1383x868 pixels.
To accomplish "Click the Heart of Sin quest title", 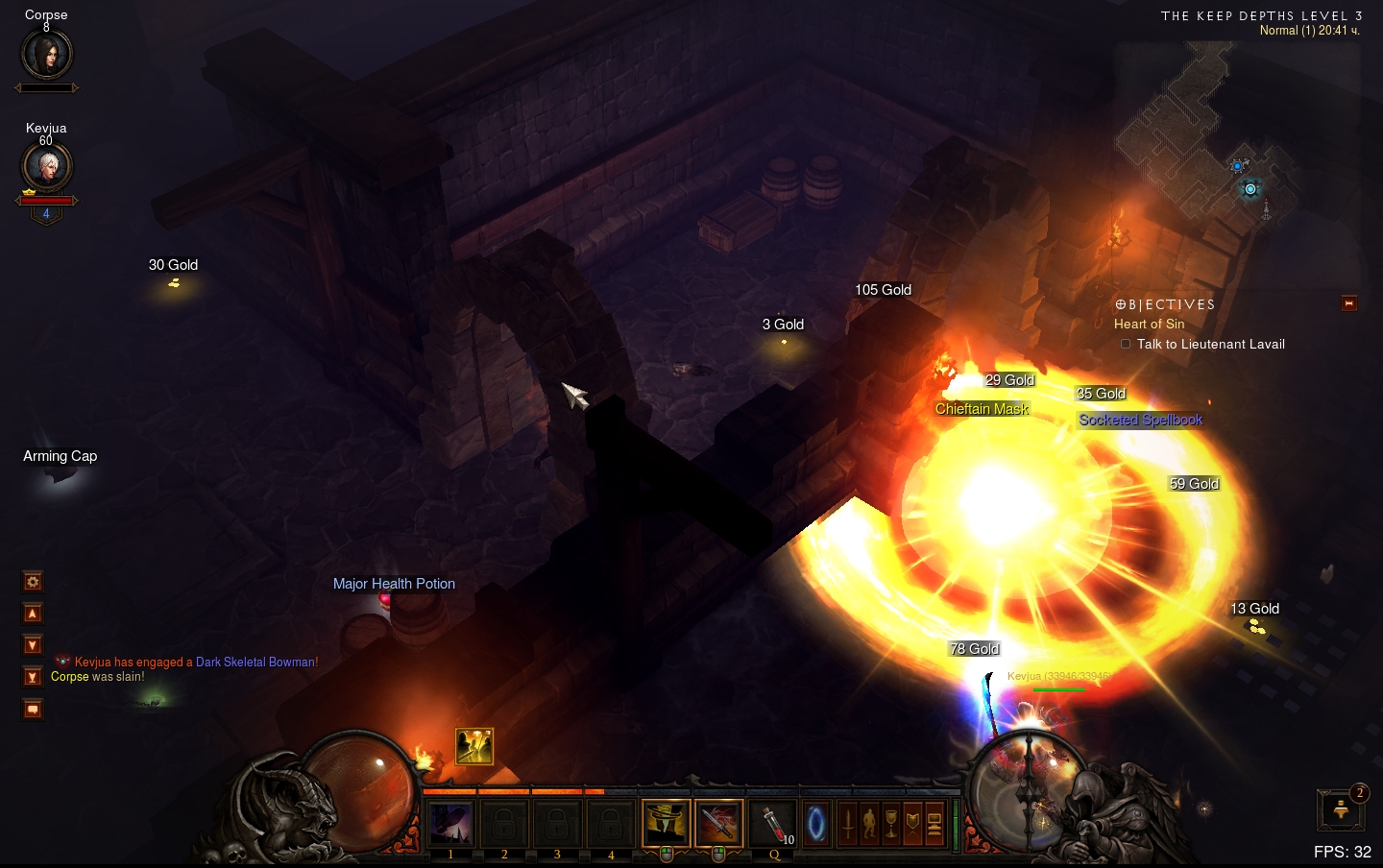I will tap(1149, 325).
